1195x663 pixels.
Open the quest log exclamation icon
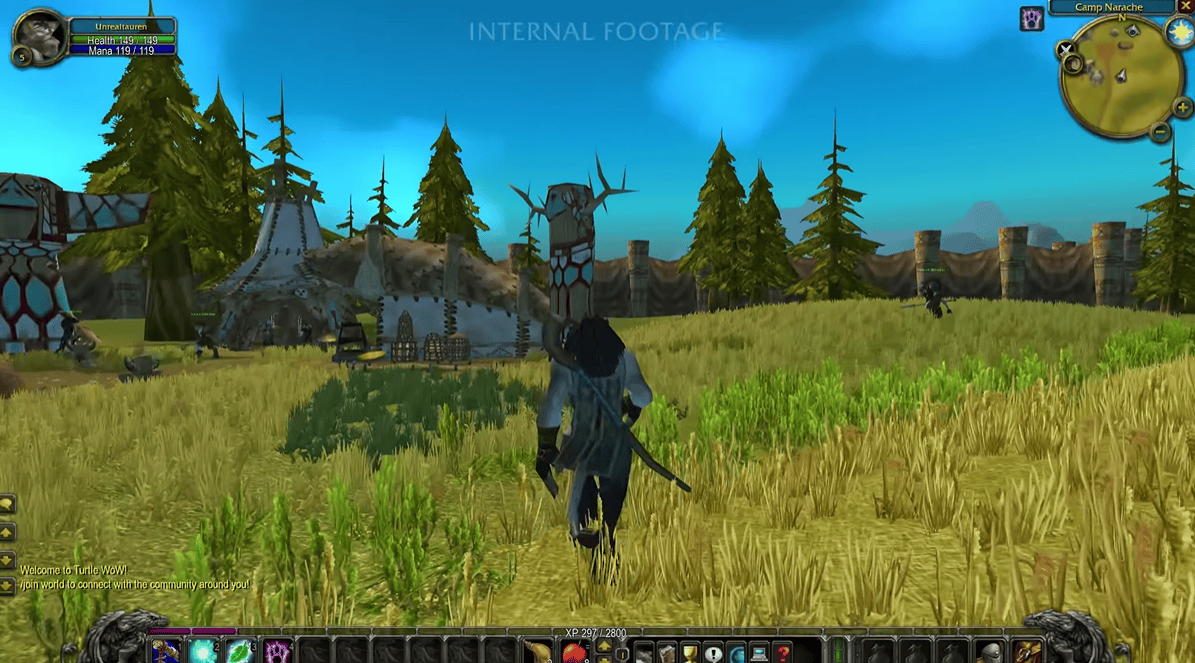pos(713,653)
